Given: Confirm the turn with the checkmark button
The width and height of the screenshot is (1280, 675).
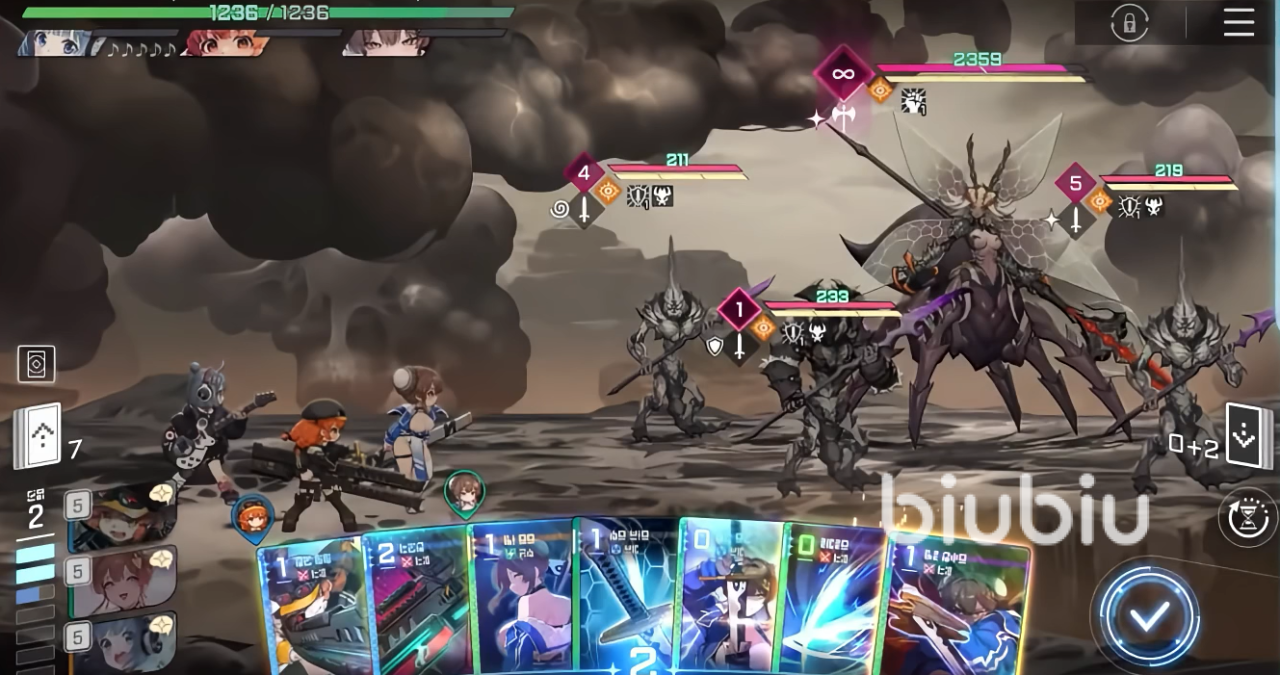Looking at the screenshot, I should click(1147, 616).
